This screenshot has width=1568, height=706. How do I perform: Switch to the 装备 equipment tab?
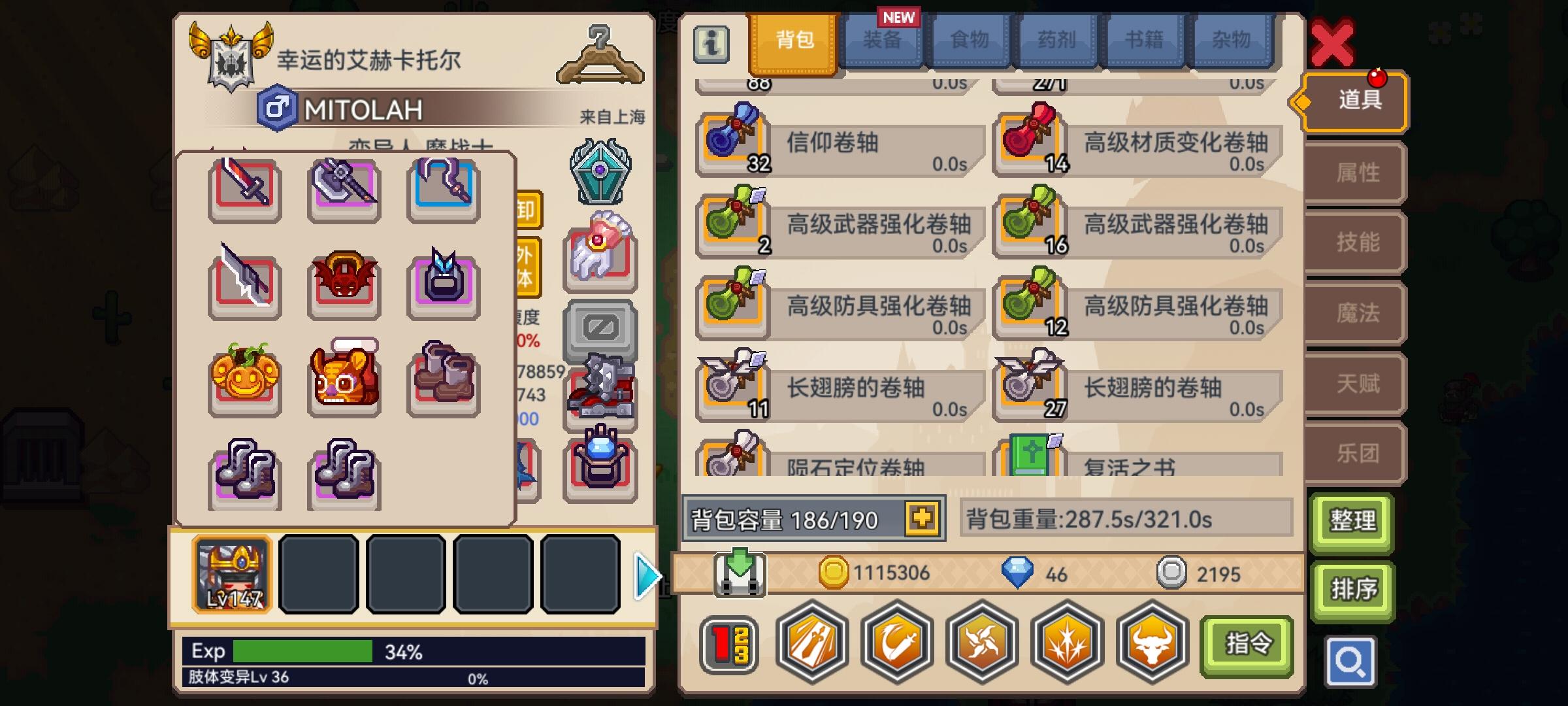pyautogui.click(x=883, y=41)
